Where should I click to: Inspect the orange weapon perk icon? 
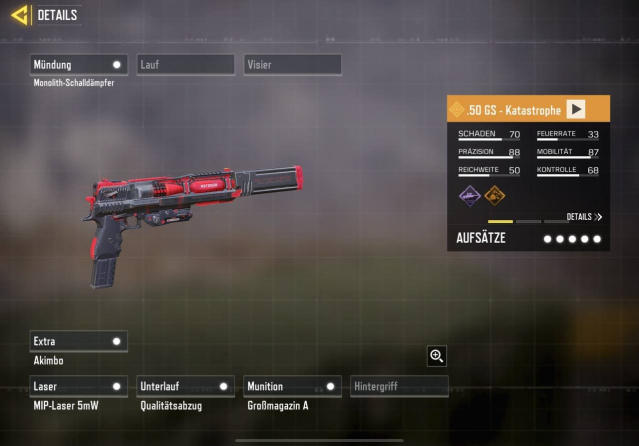click(x=495, y=195)
